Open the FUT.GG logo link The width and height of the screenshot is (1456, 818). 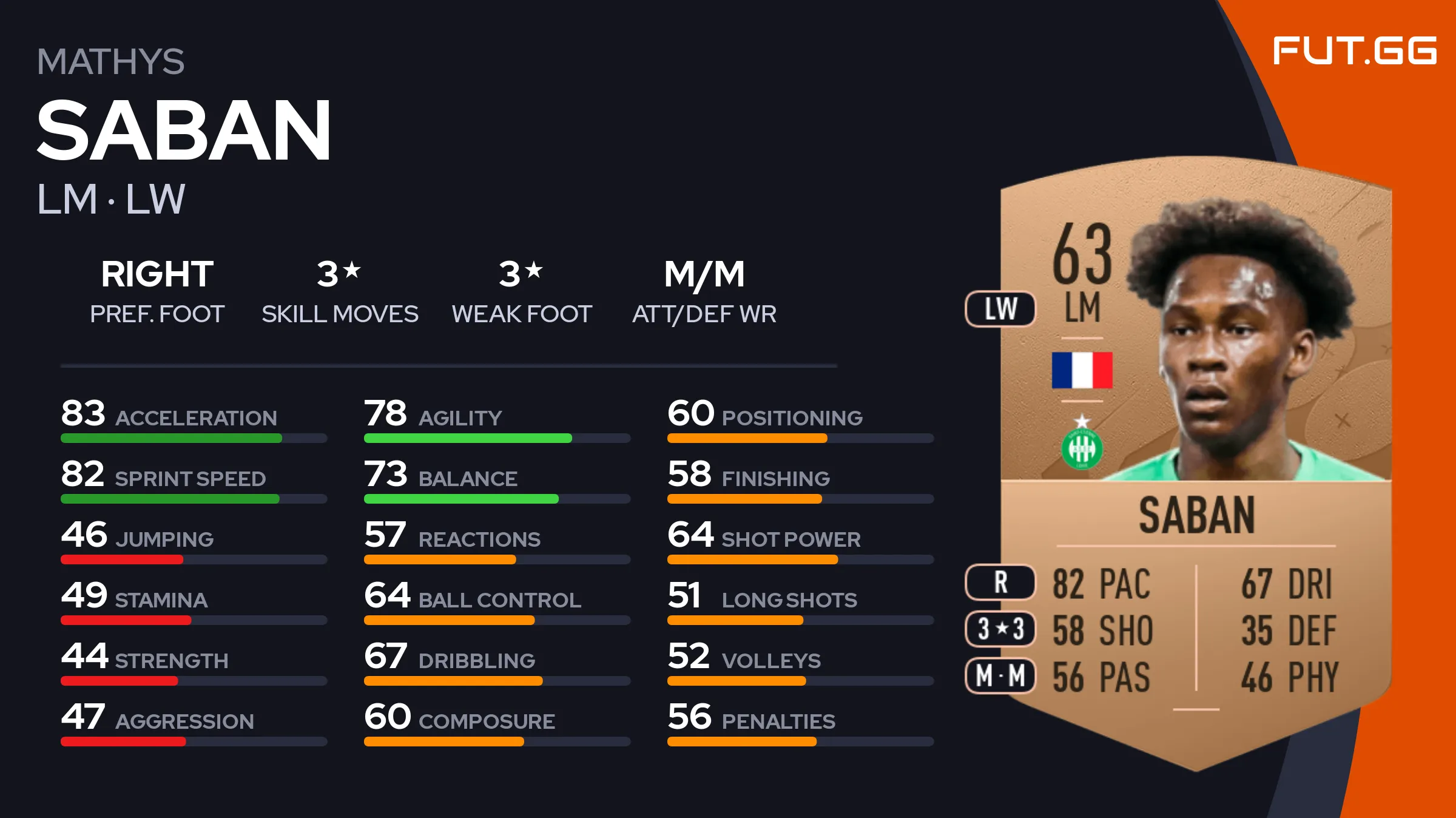(1354, 51)
